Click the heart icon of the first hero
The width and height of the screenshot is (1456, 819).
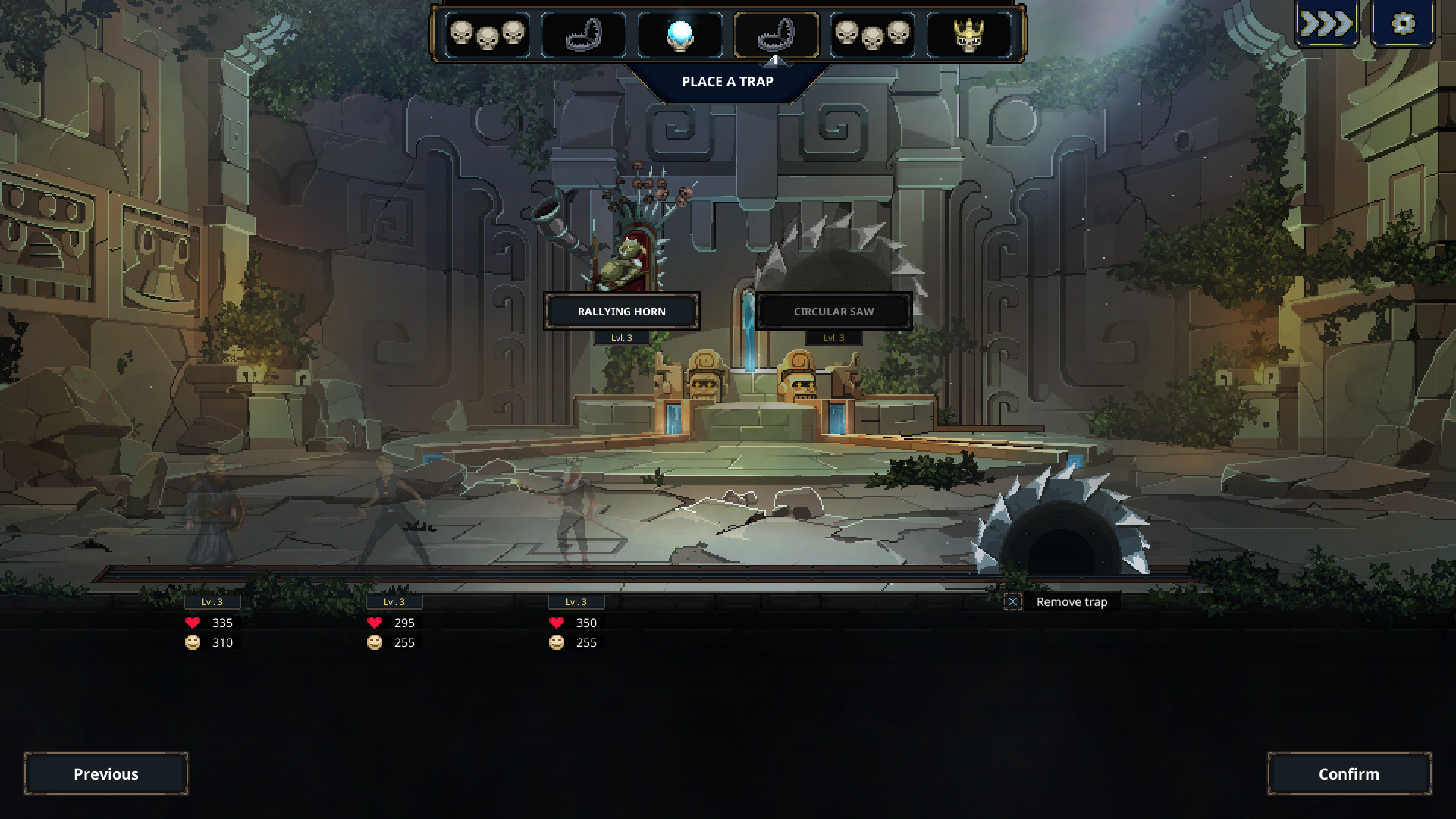[x=192, y=623]
